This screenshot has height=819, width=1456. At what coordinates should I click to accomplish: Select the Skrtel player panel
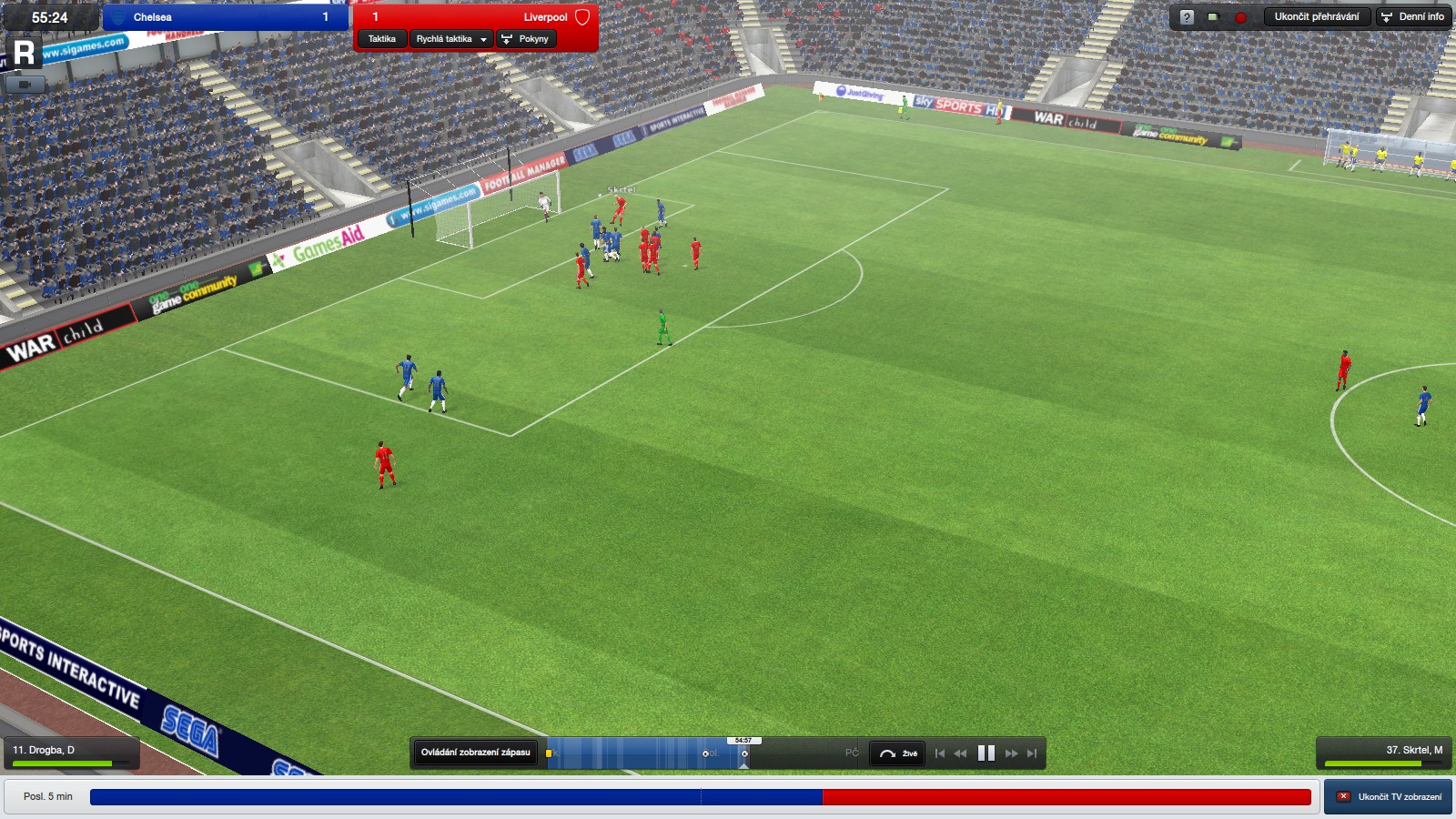click(1383, 753)
